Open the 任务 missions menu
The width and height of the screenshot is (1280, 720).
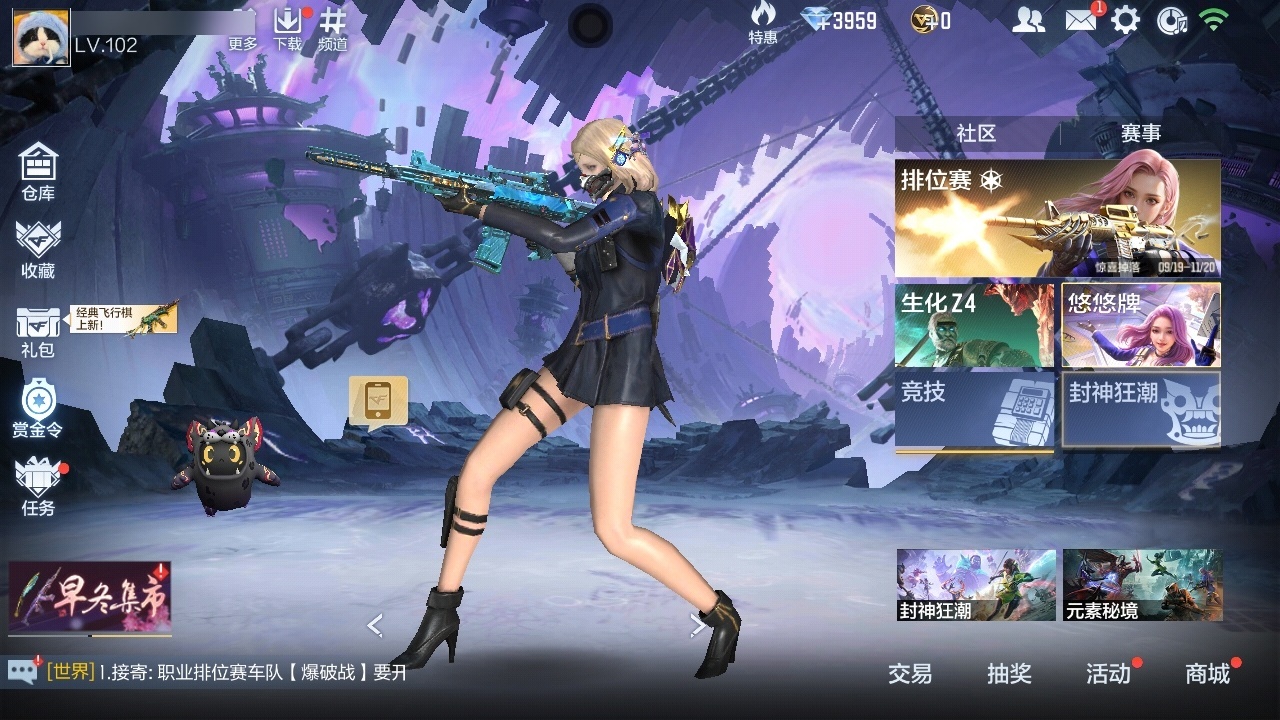tap(38, 487)
